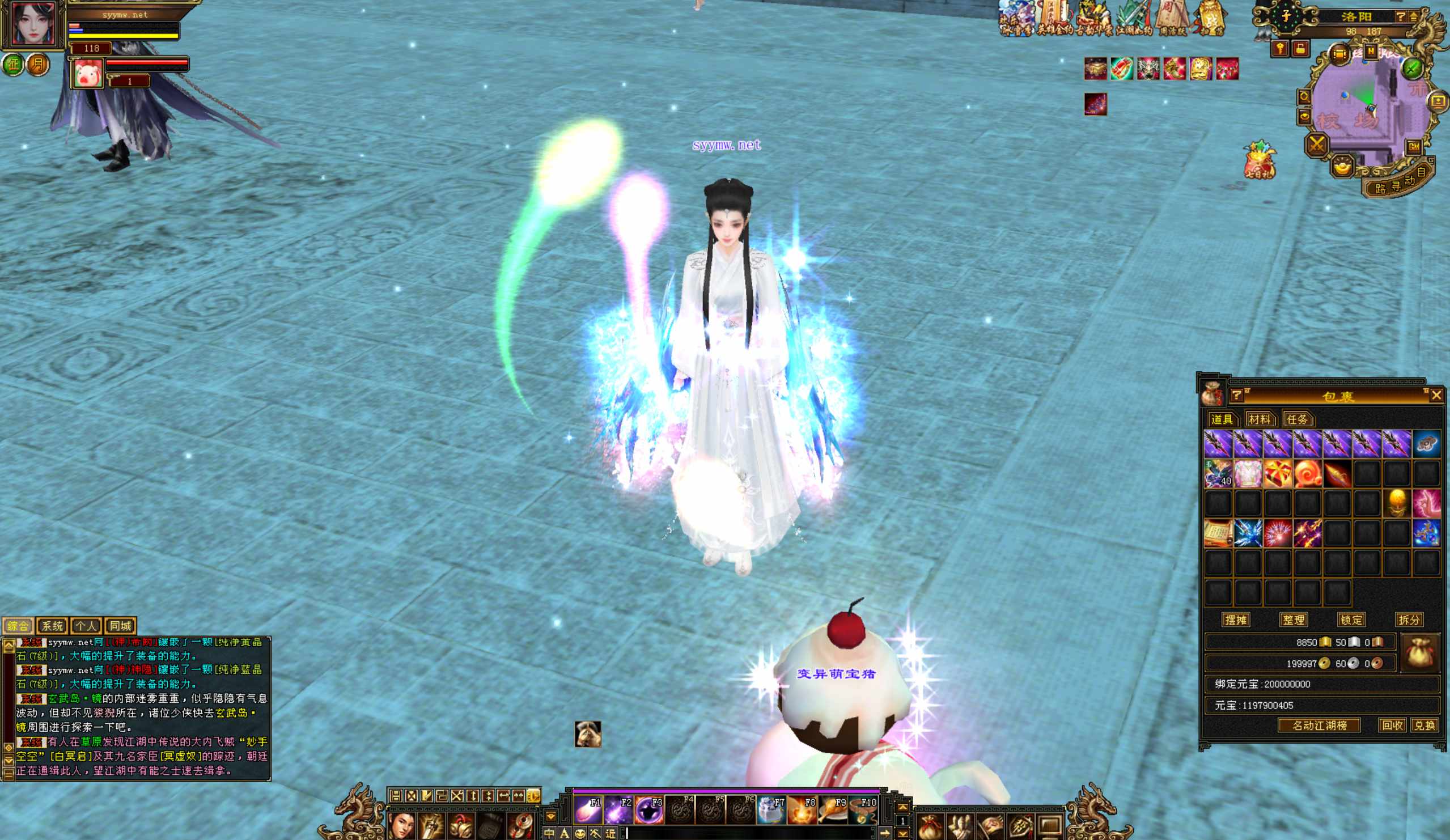Open the 名动江湖榜 ranking

pyautogui.click(x=1319, y=726)
